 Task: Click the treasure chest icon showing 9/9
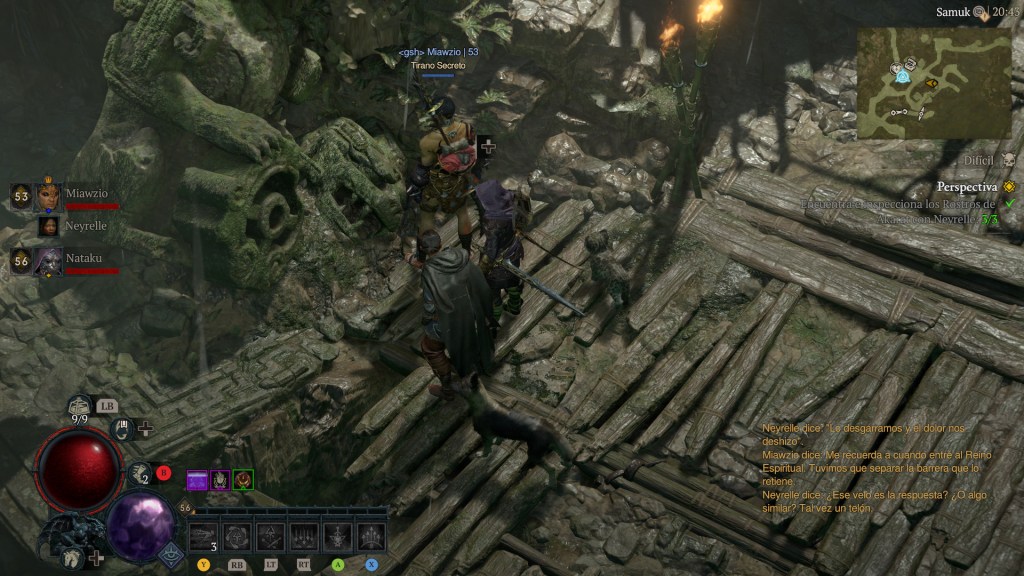pos(80,407)
